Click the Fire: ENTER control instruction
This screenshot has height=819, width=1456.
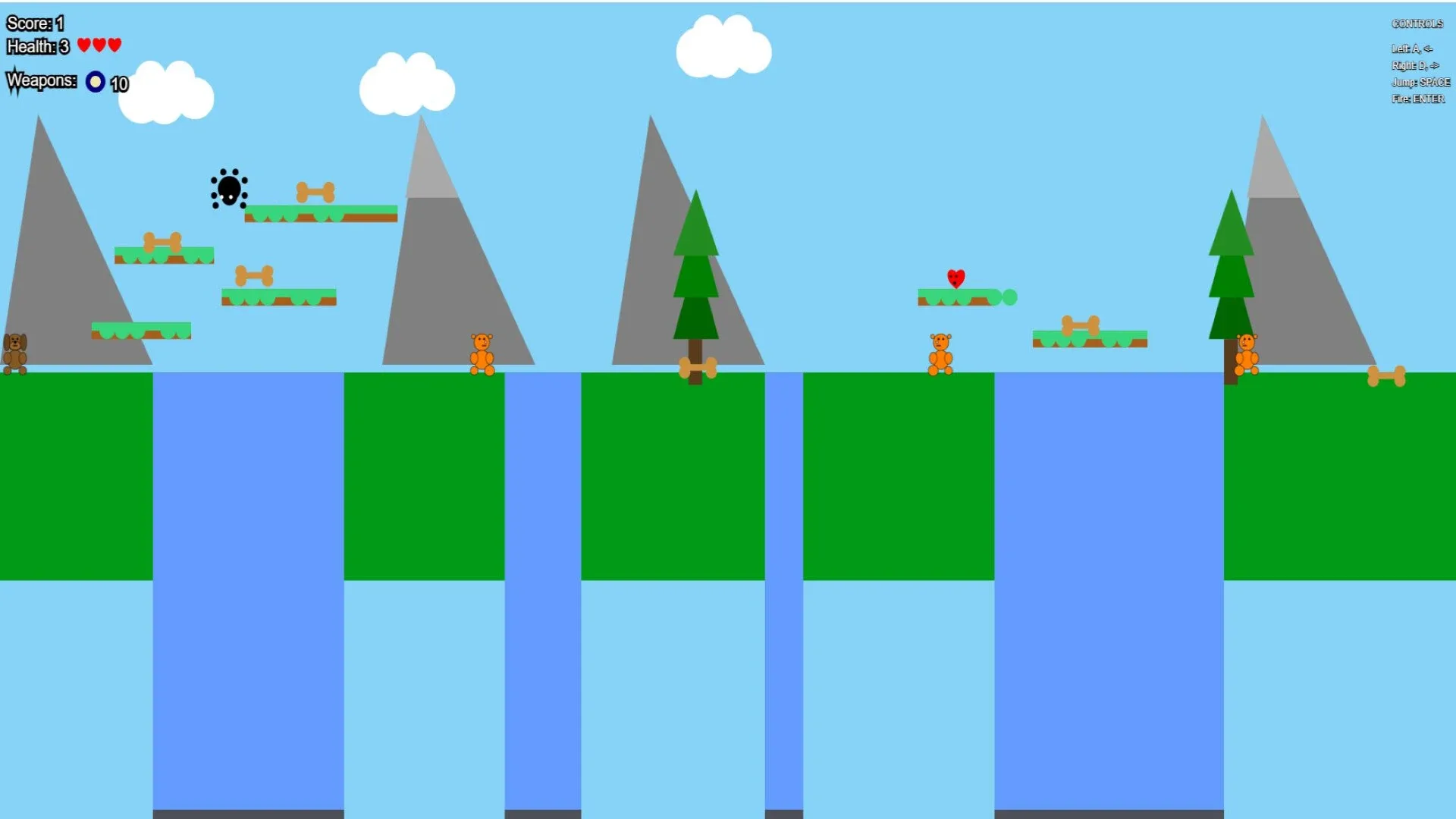pyautogui.click(x=1420, y=98)
